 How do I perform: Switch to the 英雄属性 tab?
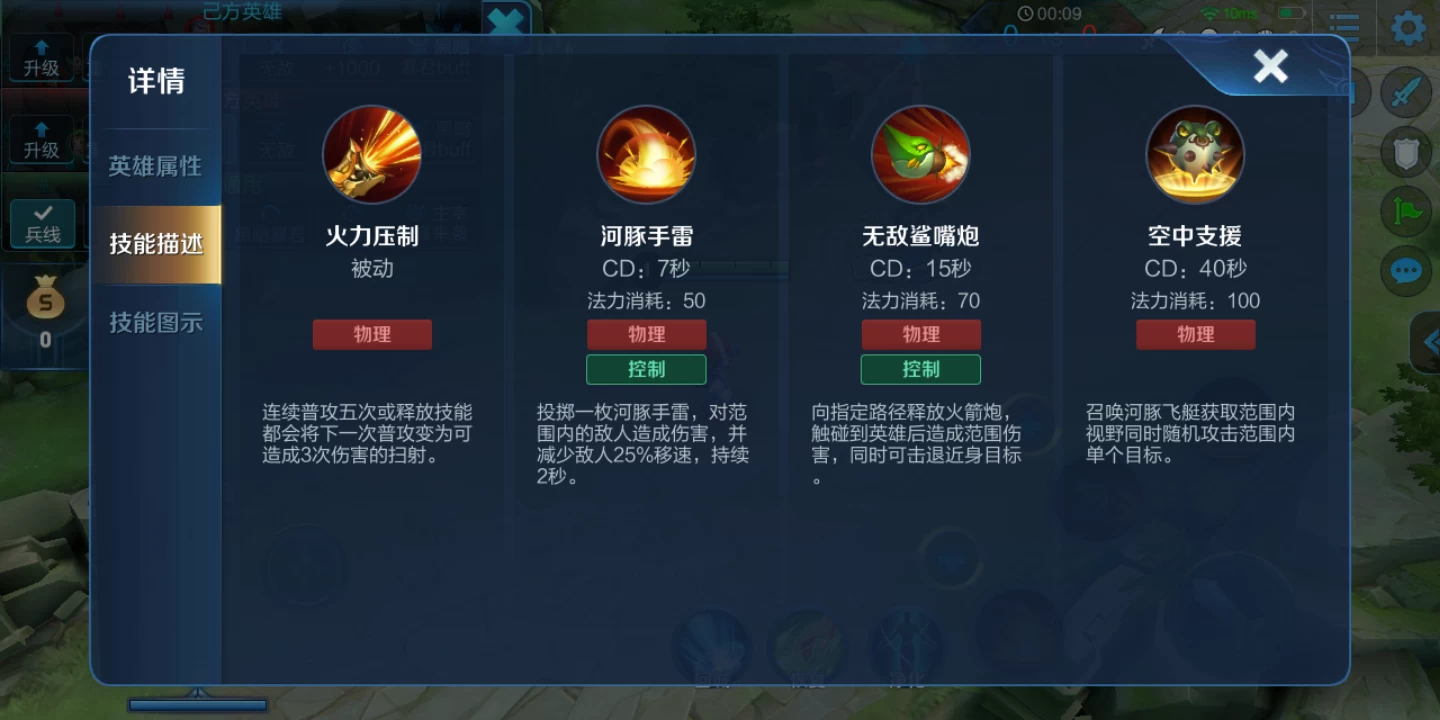pyautogui.click(x=157, y=166)
